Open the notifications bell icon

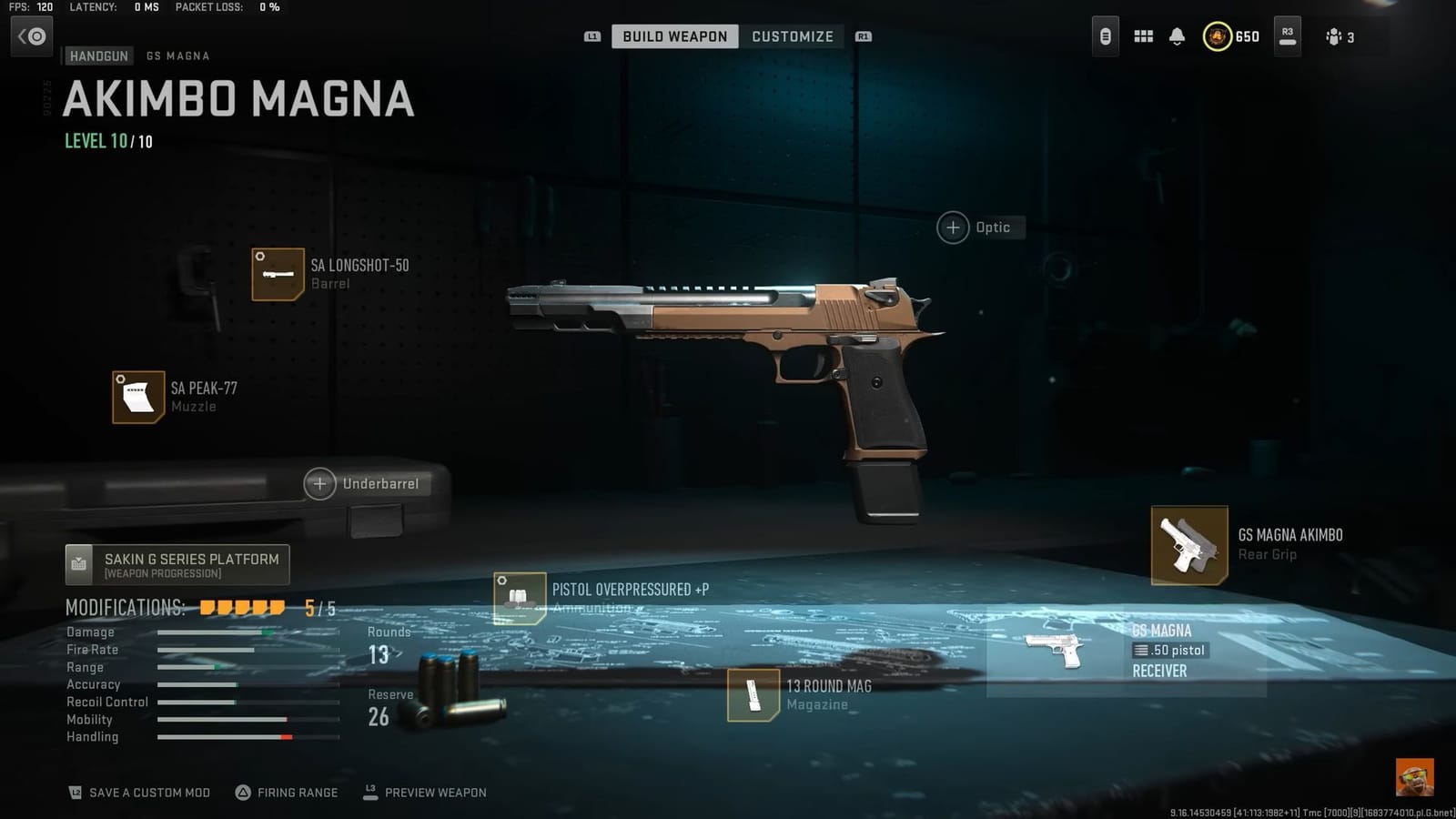1178,36
